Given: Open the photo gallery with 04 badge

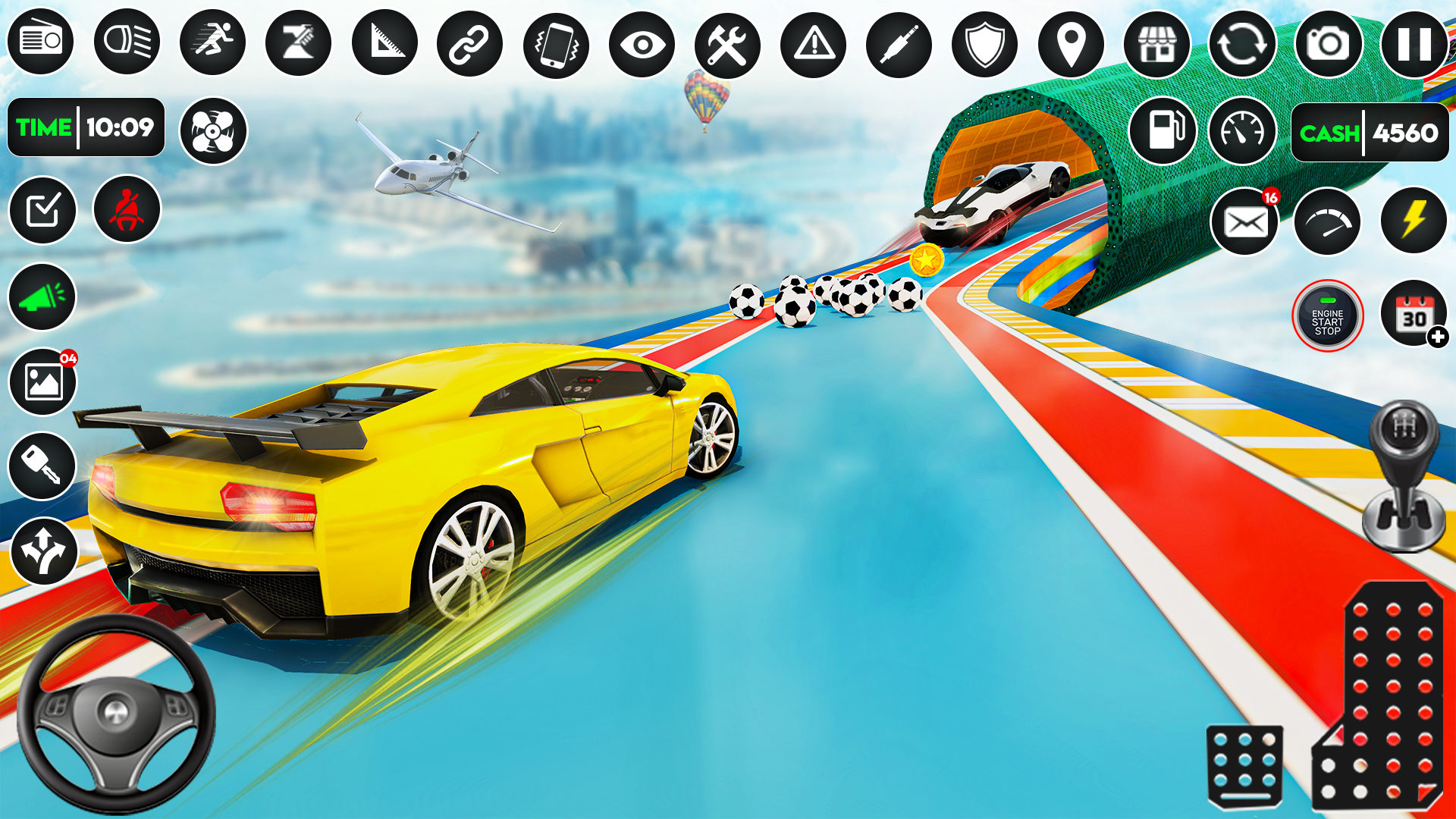Looking at the screenshot, I should 42,381.
